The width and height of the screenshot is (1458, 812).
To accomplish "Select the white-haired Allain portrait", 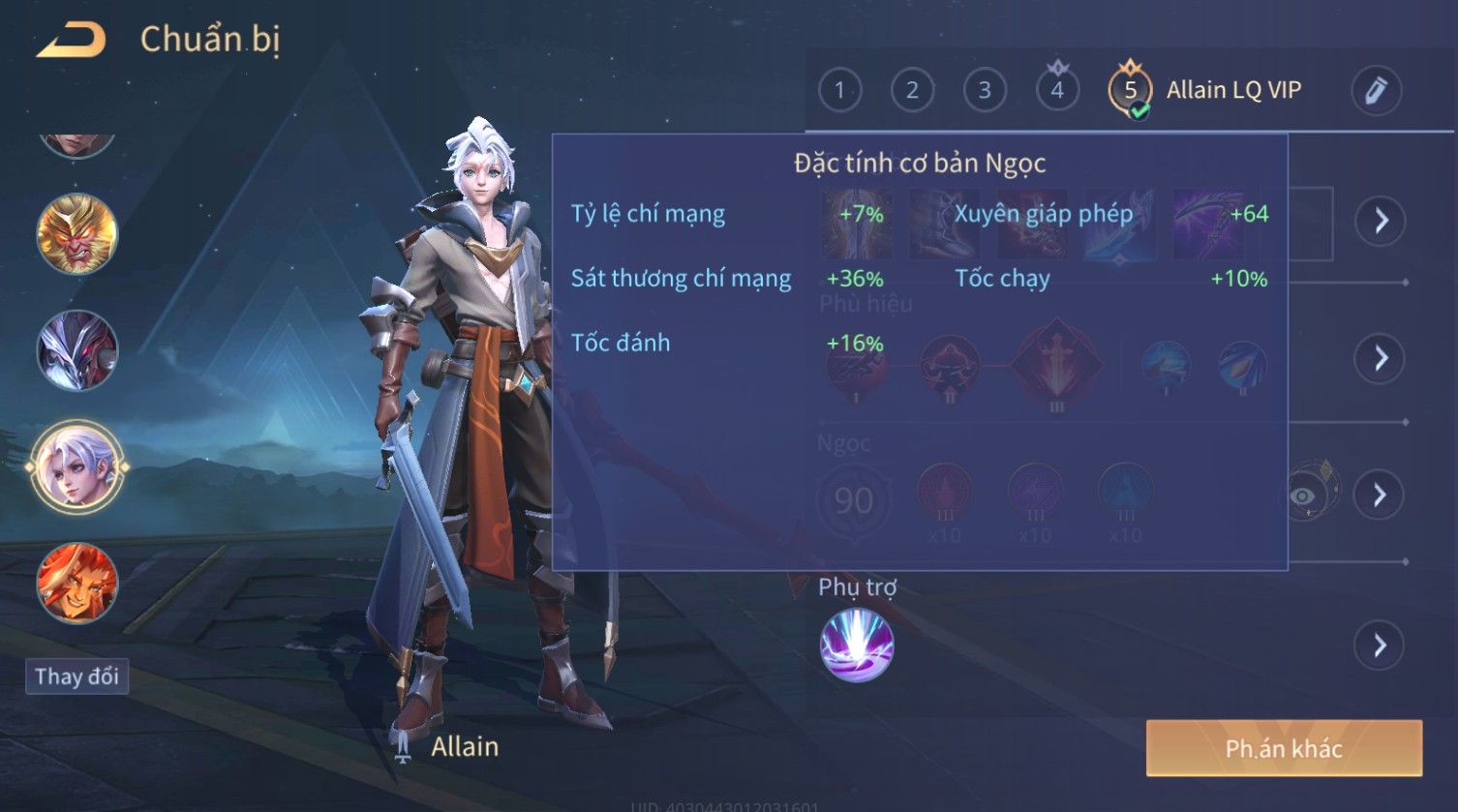I will click(76, 467).
